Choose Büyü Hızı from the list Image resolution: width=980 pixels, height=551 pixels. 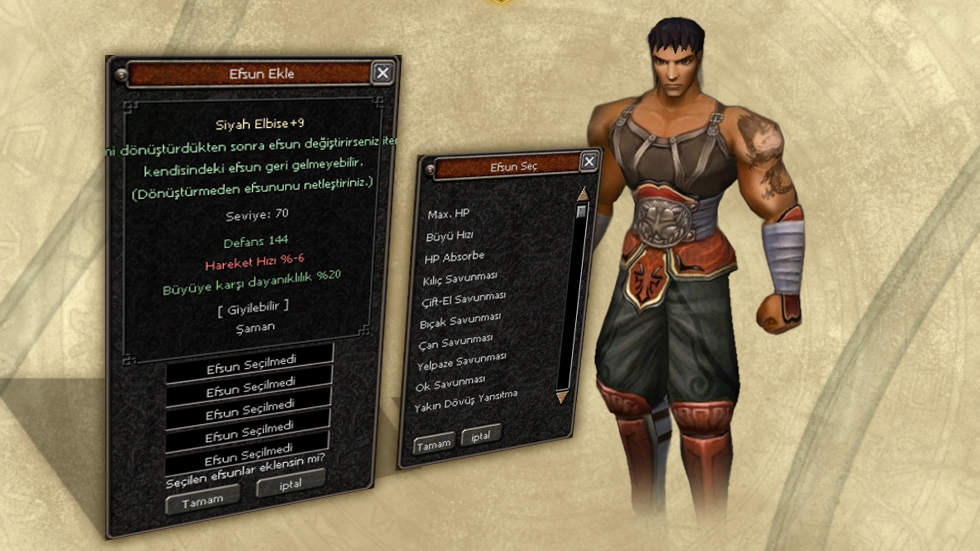tap(450, 236)
